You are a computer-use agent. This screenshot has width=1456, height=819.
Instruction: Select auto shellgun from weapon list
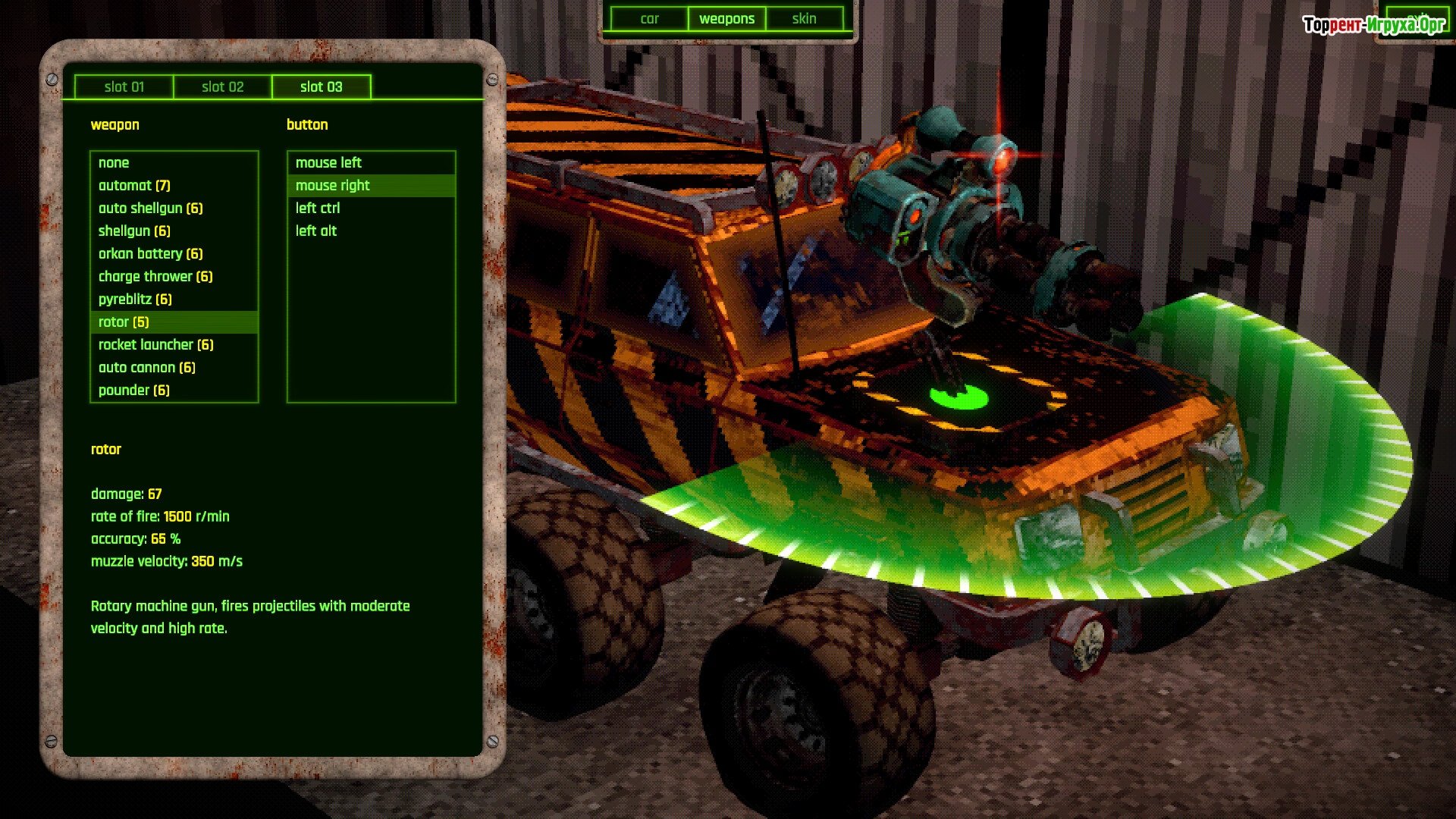[x=150, y=209]
